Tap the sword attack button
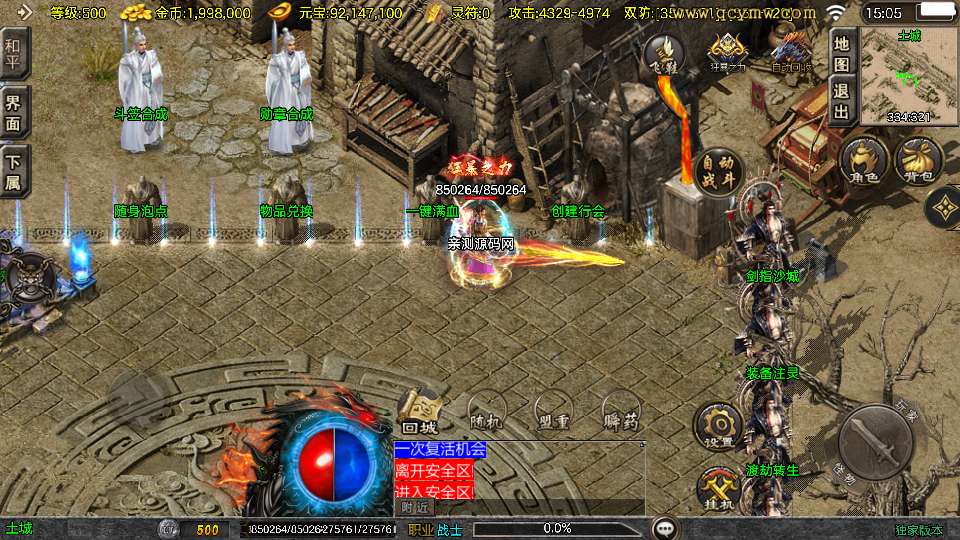The height and width of the screenshot is (540, 960). 875,442
